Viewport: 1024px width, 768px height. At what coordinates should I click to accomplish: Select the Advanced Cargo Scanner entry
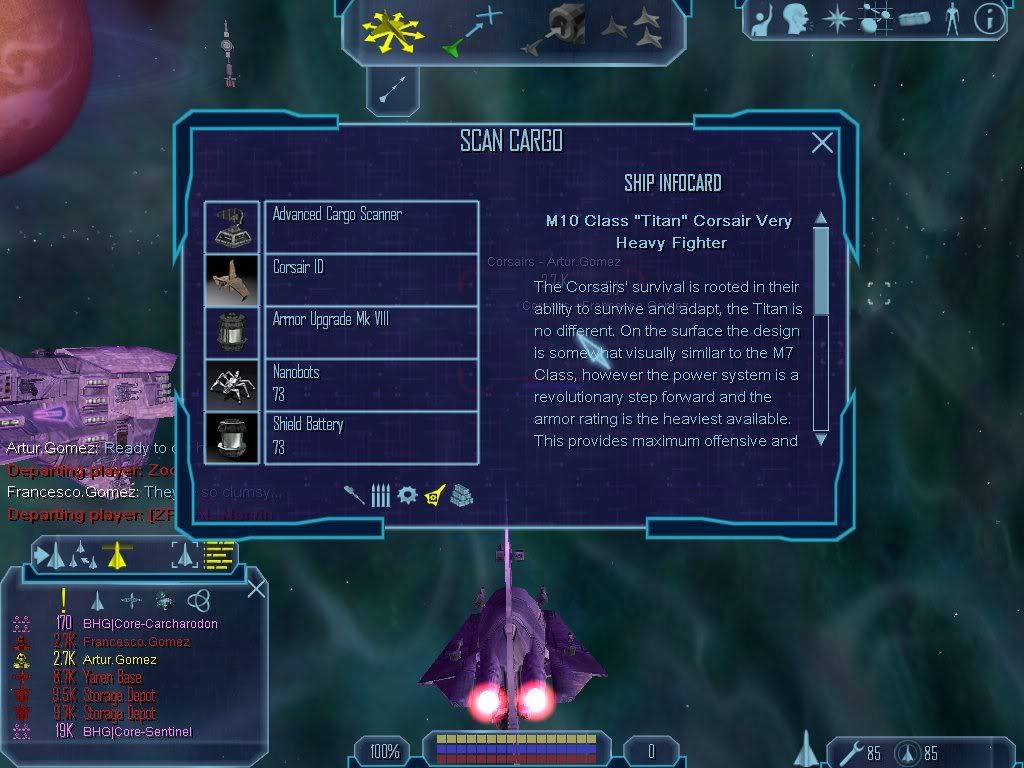pyautogui.click(x=371, y=226)
